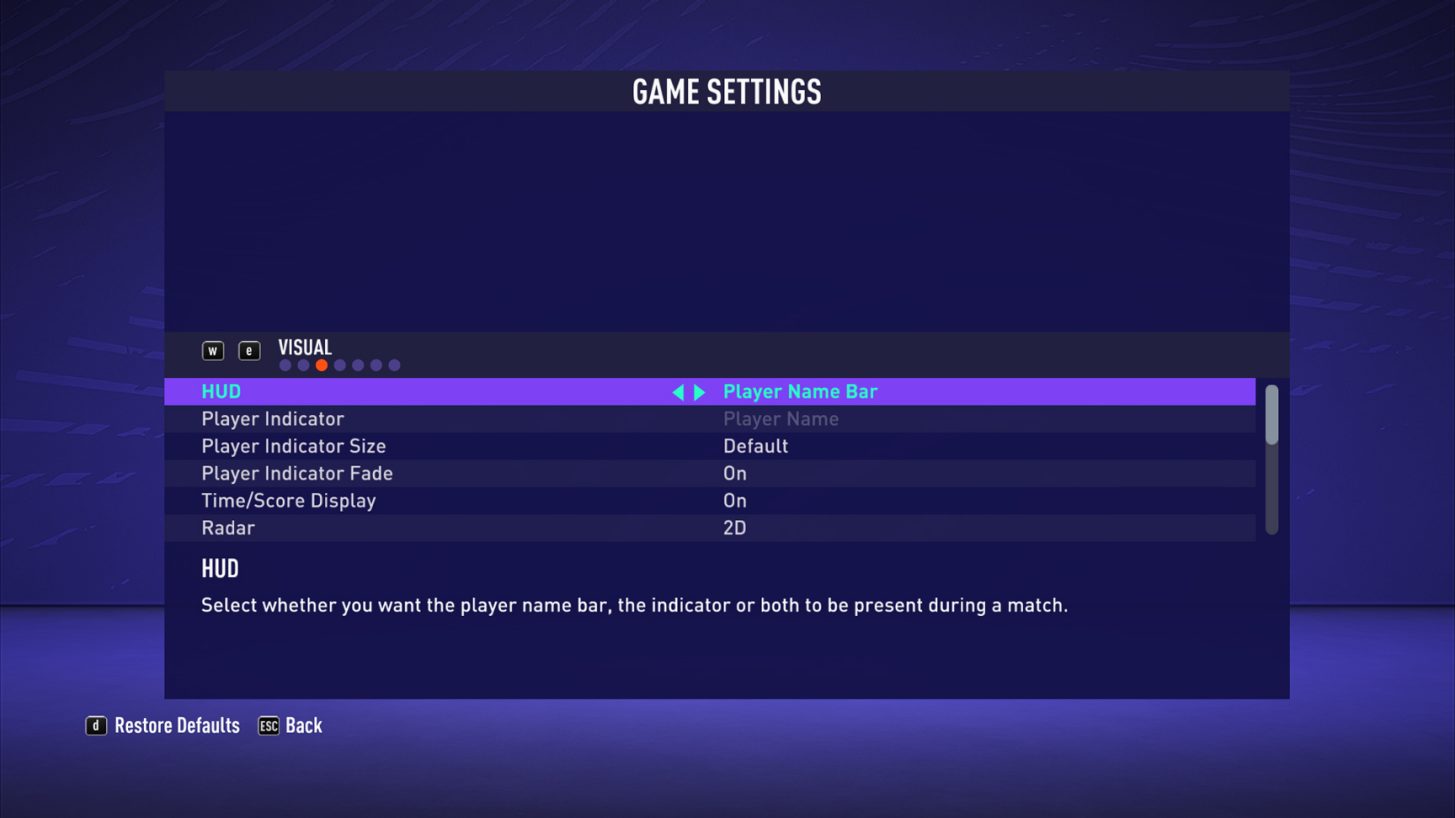Click the last page indicator dot
This screenshot has height=818, width=1455.
[x=394, y=364]
